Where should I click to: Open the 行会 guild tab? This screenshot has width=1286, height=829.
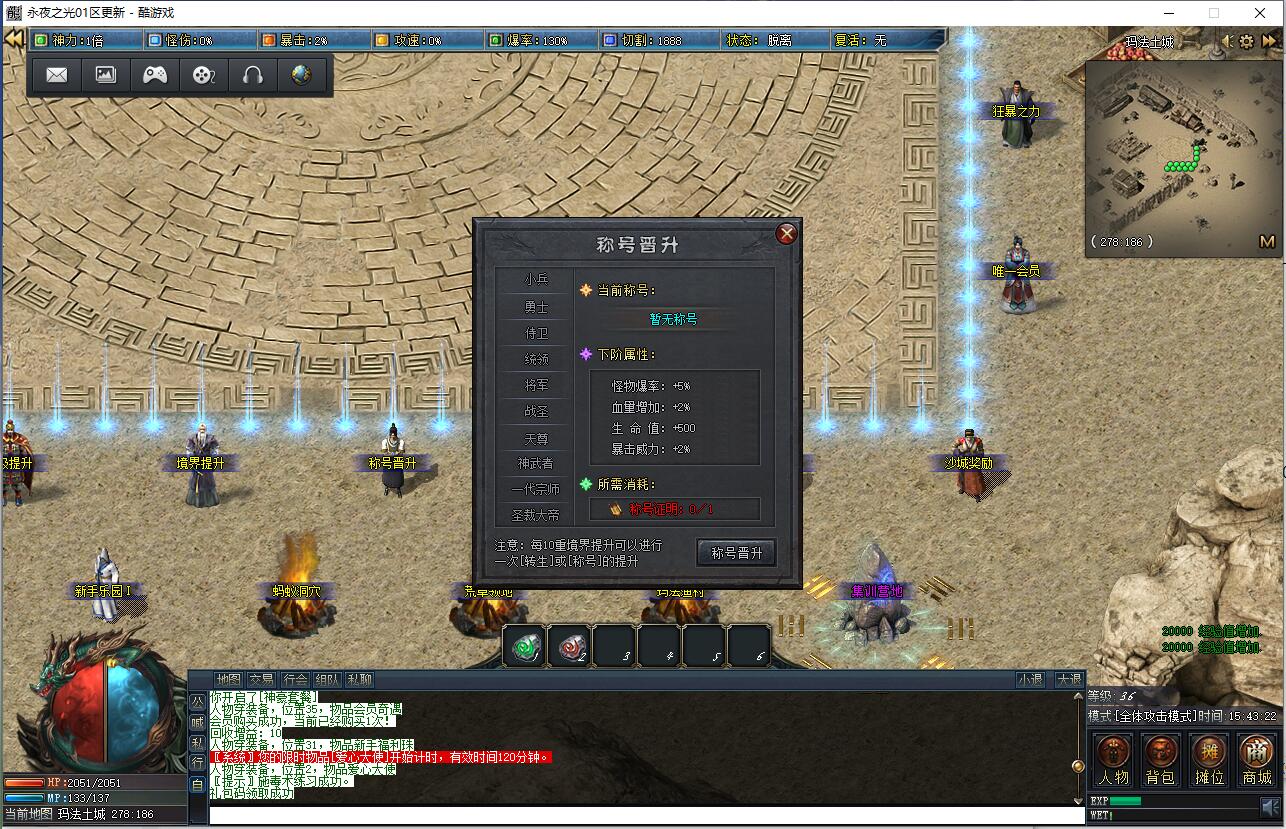[294, 680]
